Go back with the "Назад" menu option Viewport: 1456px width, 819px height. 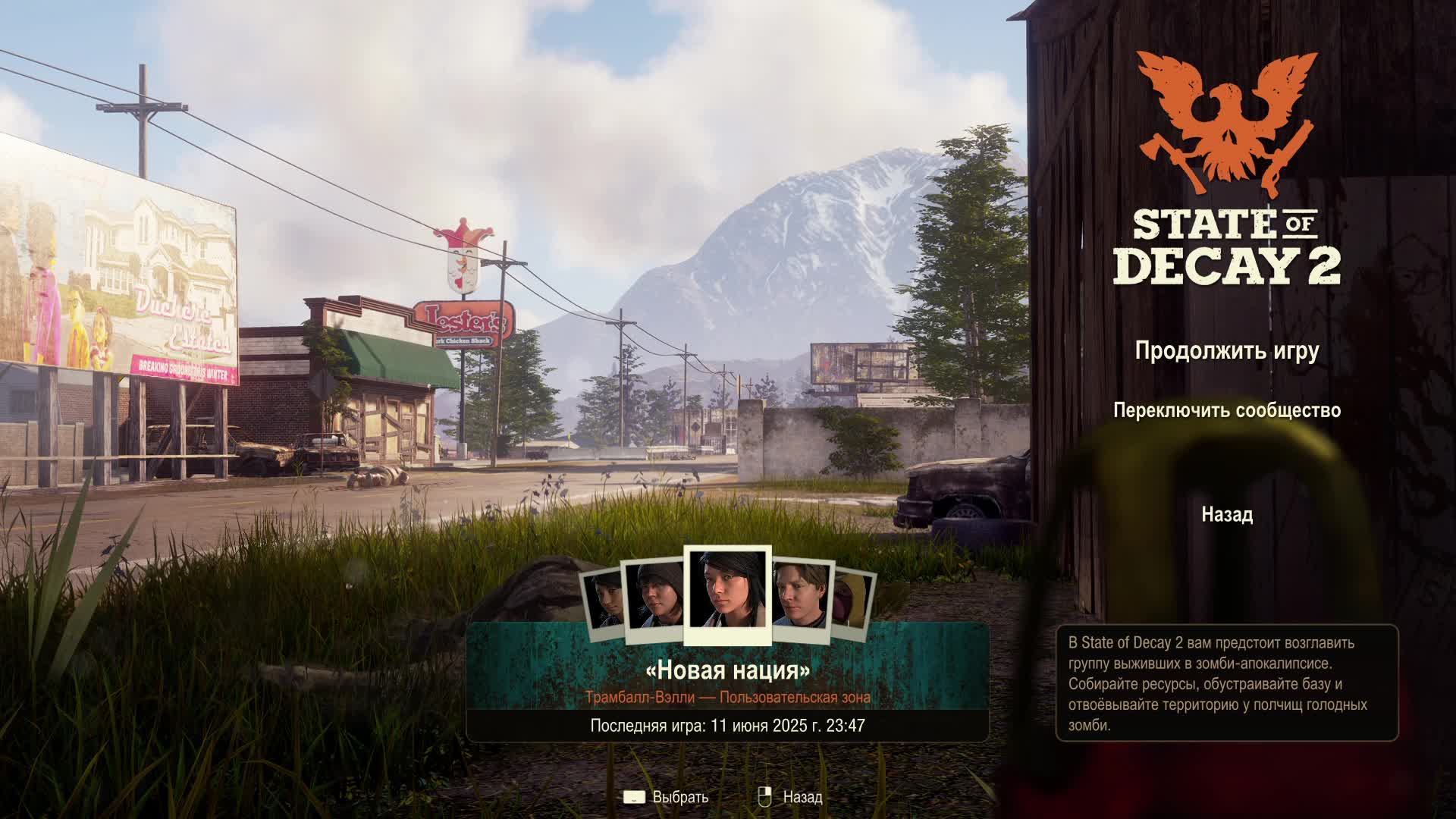[1226, 514]
